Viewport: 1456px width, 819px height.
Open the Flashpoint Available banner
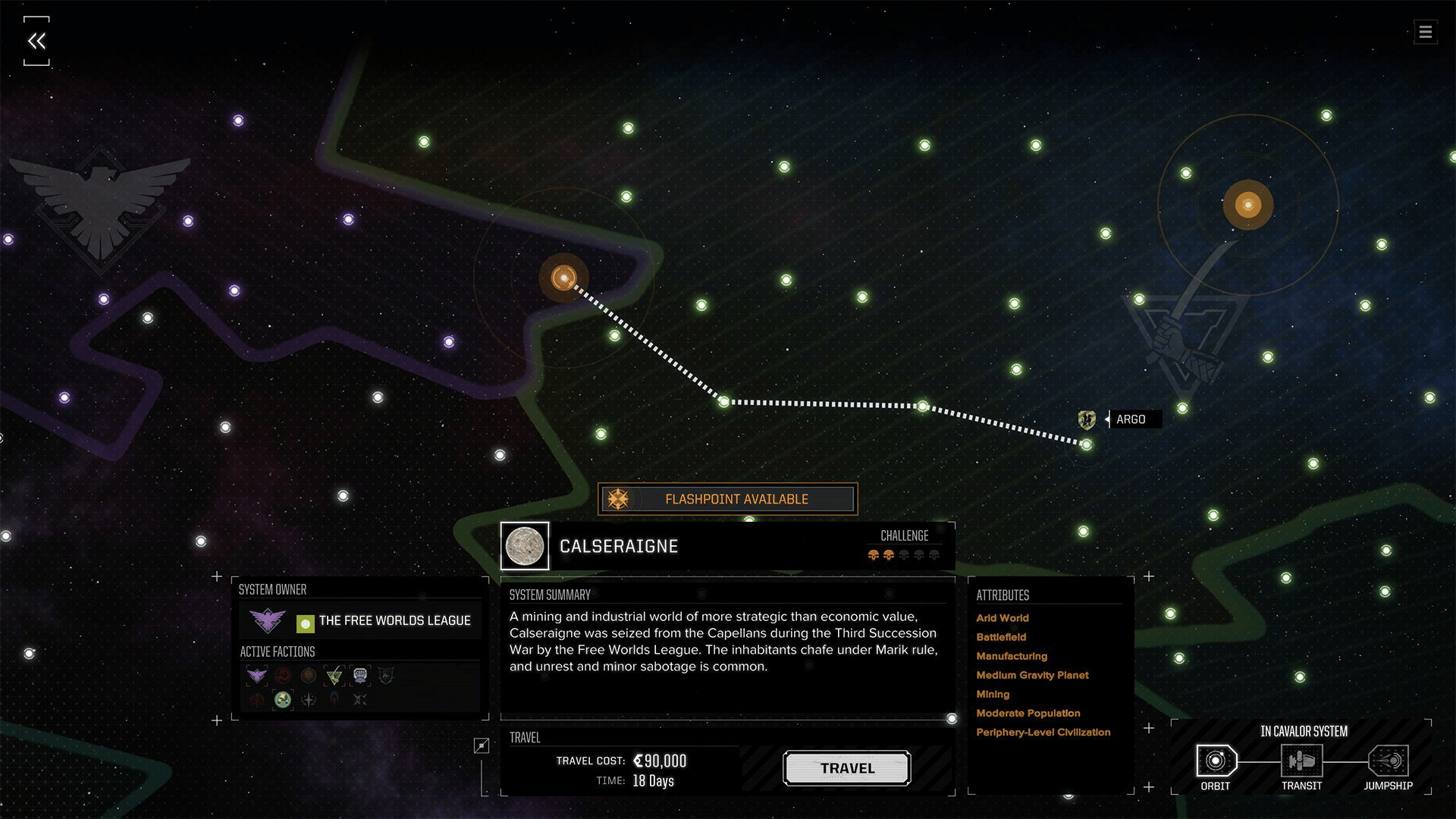click(727, 499)
